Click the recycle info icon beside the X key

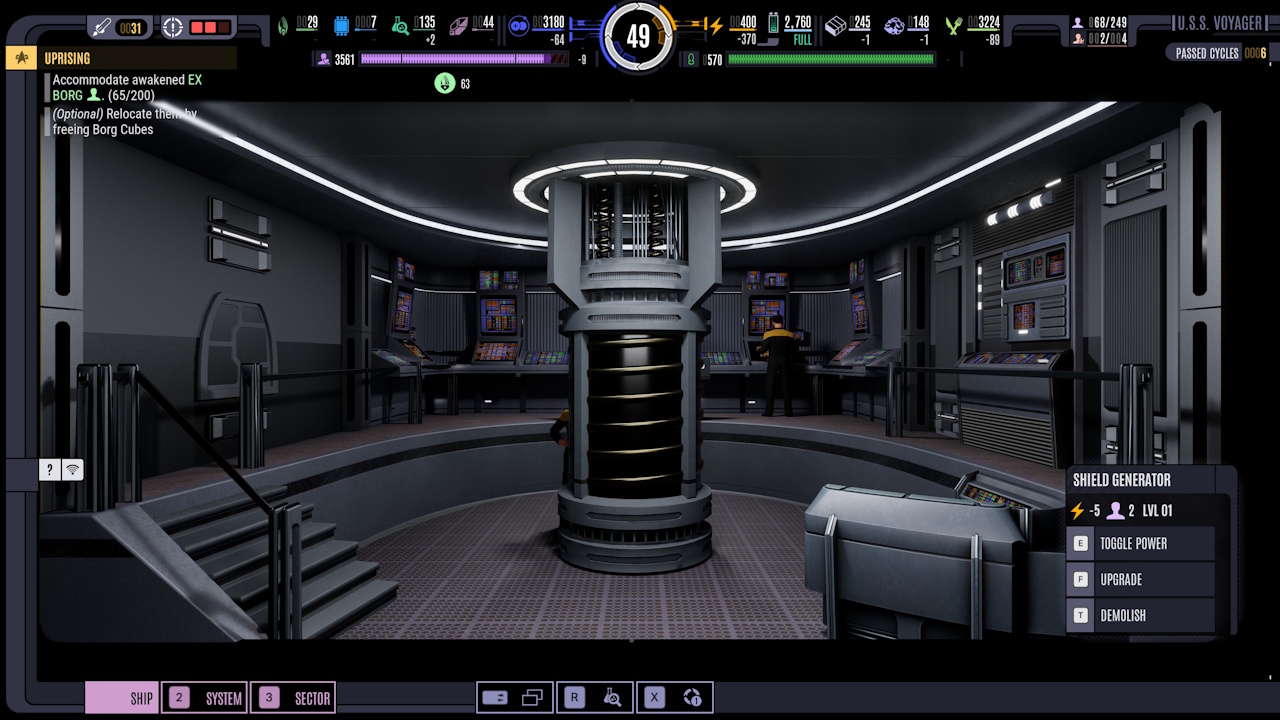[692, 697]
